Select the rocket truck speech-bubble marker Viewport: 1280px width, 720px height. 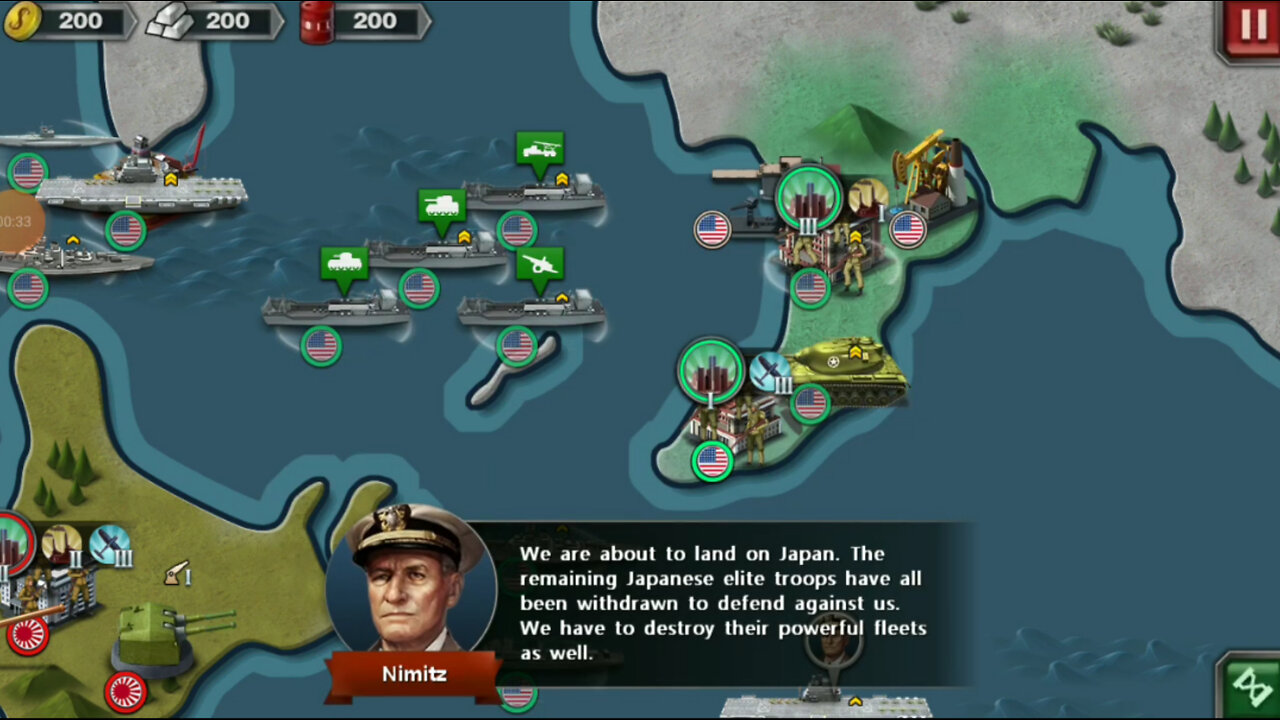coord(538,148)
